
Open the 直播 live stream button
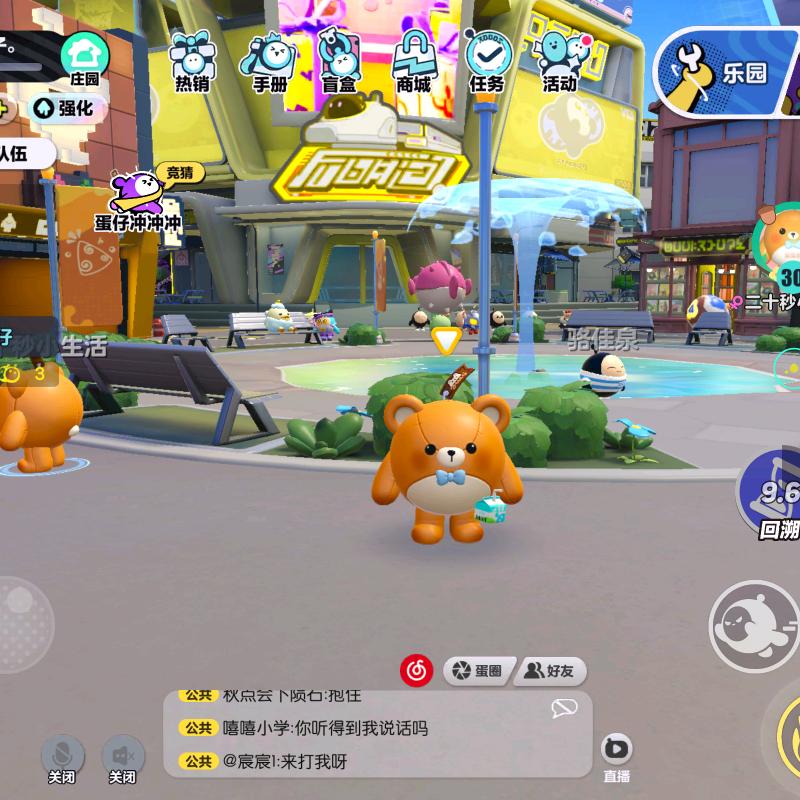(x=617, y=755)
